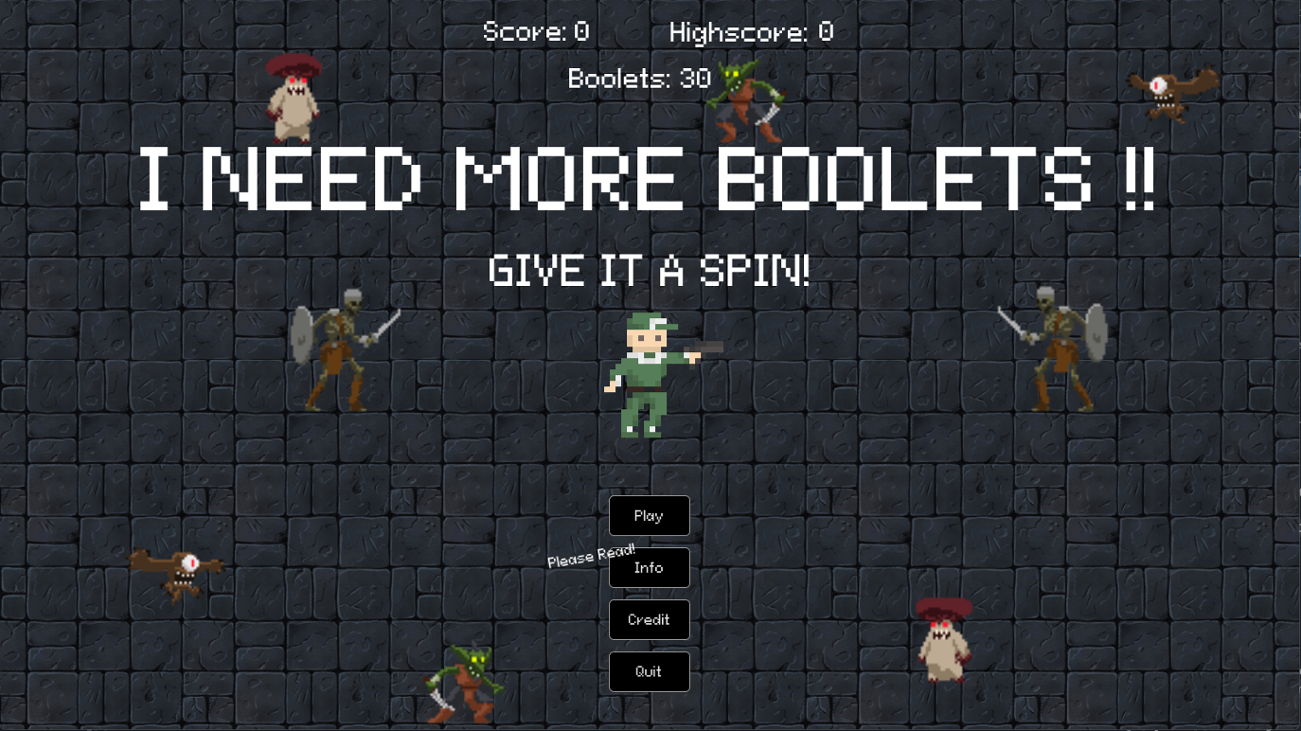Open the Info screen

coord(648,567)
